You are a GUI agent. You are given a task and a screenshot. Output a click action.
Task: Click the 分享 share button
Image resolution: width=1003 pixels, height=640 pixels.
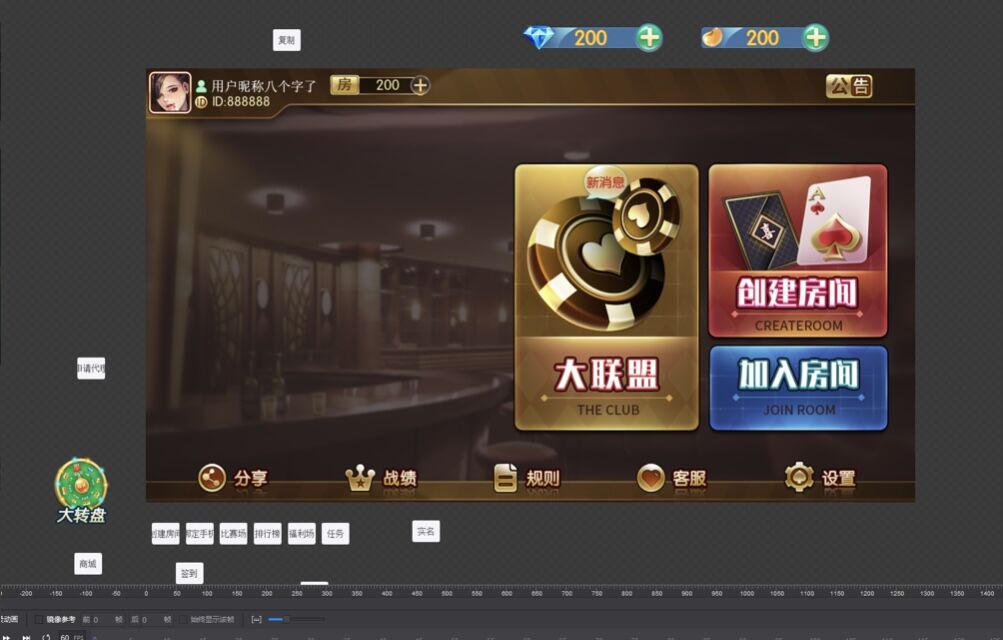click(x=233, y=478)
